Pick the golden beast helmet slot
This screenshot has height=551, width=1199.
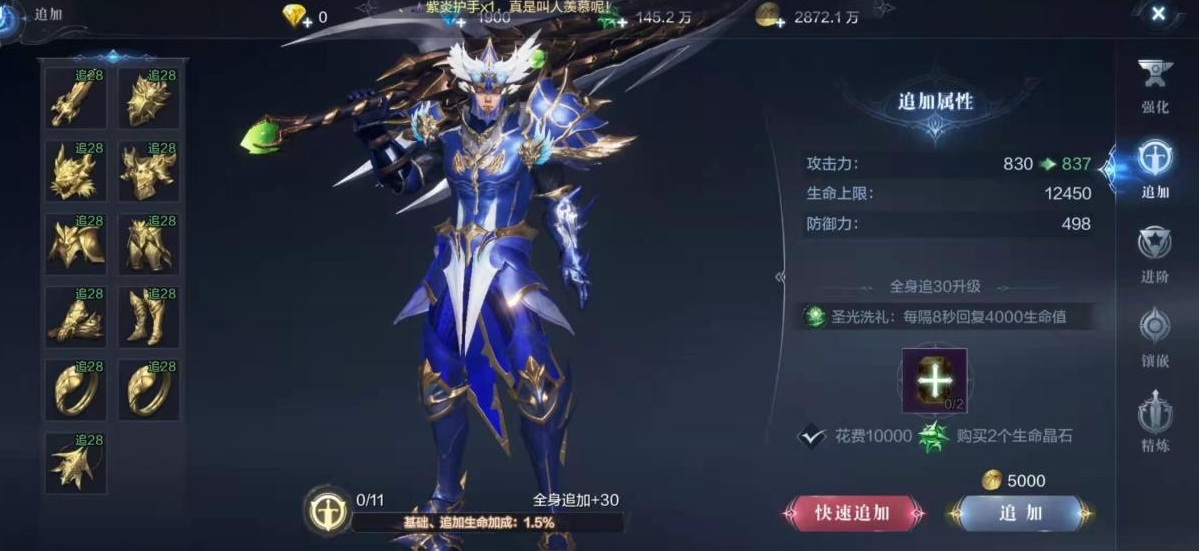[75, 172]
